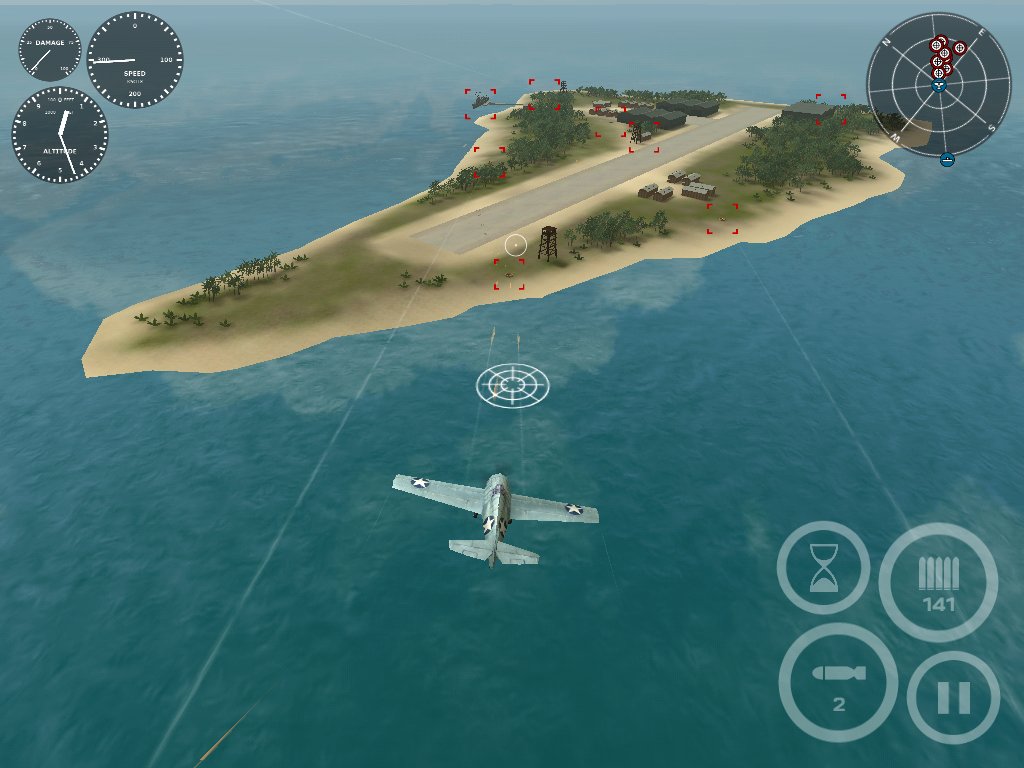Fire the machine guns with the bullets button
Image resolution: width=1024 pixels, height=768 pixels.
pyautogui.click(x=938, y=581)
